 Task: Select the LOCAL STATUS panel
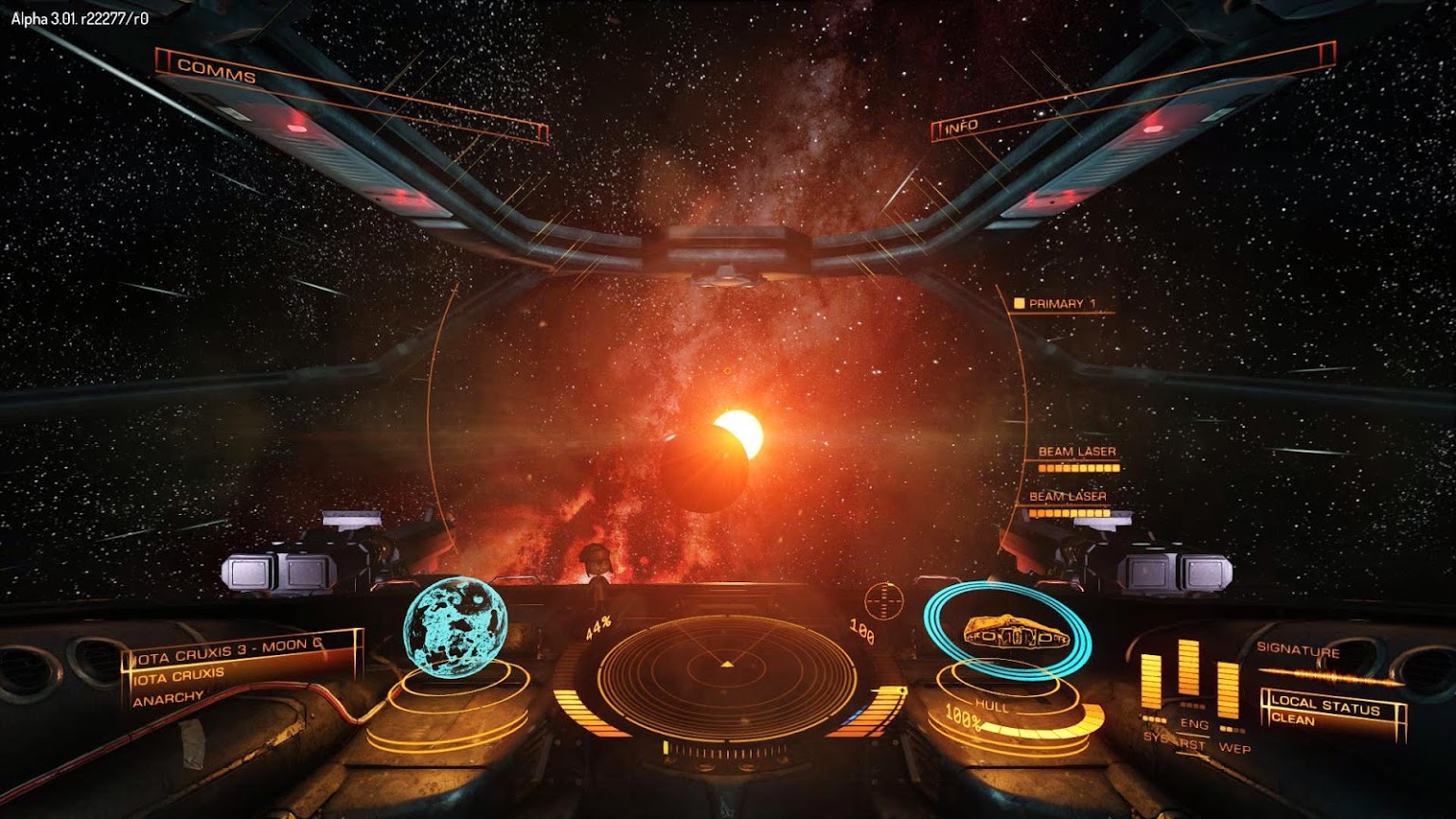(1331, 711)
